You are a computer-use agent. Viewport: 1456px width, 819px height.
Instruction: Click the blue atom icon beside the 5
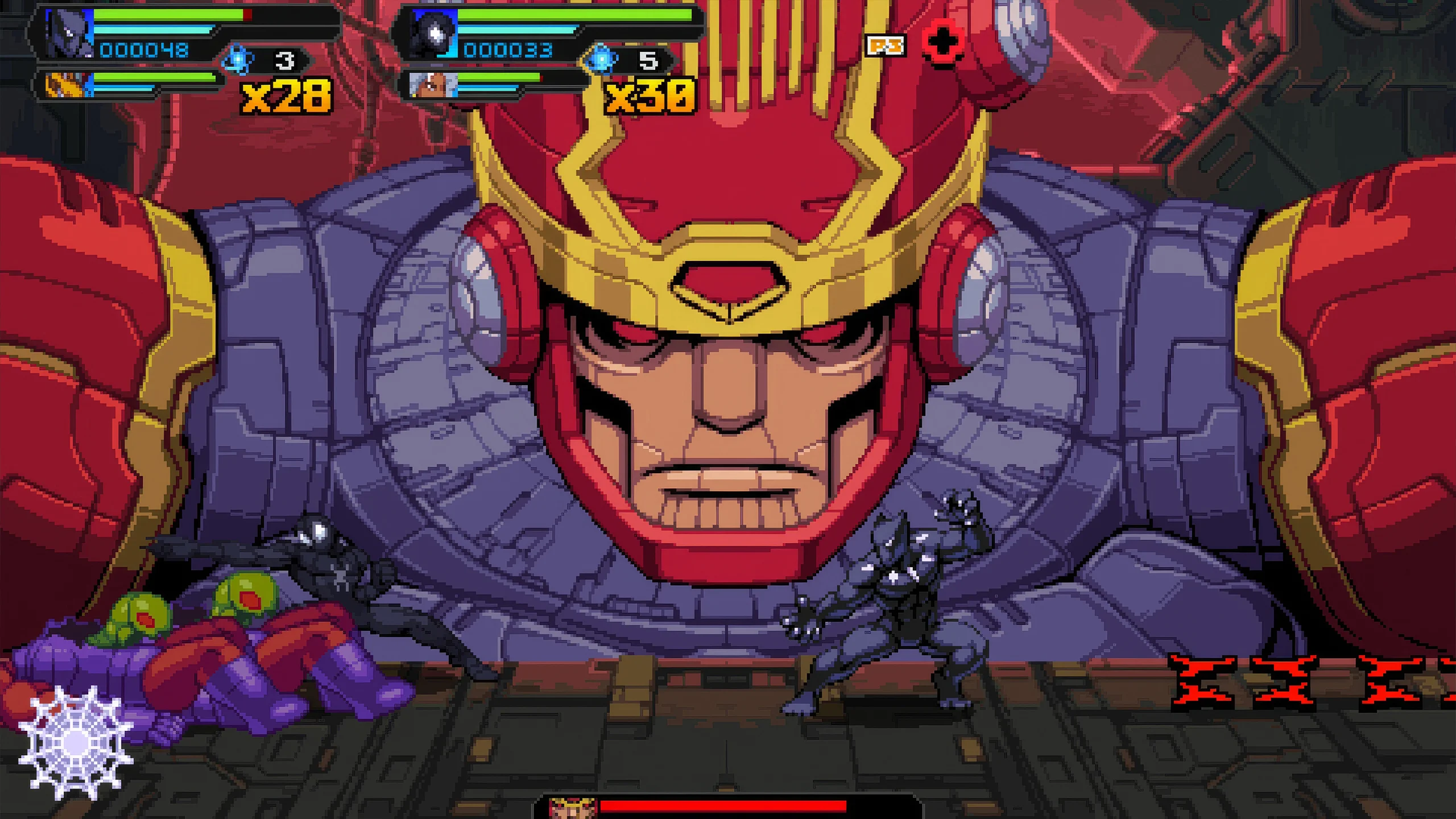[x=602, y=60]
